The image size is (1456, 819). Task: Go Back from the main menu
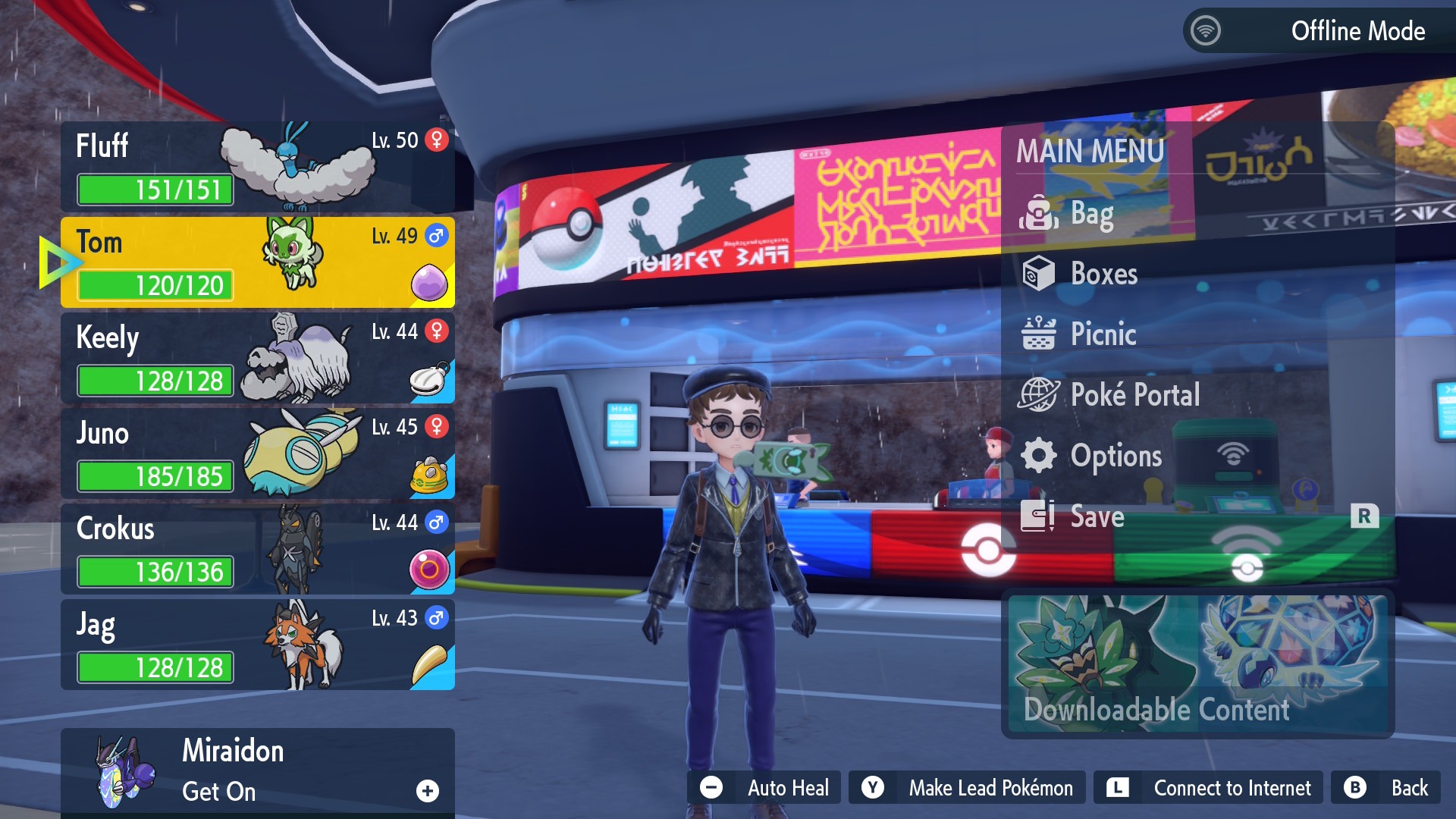coord(1387,788)
